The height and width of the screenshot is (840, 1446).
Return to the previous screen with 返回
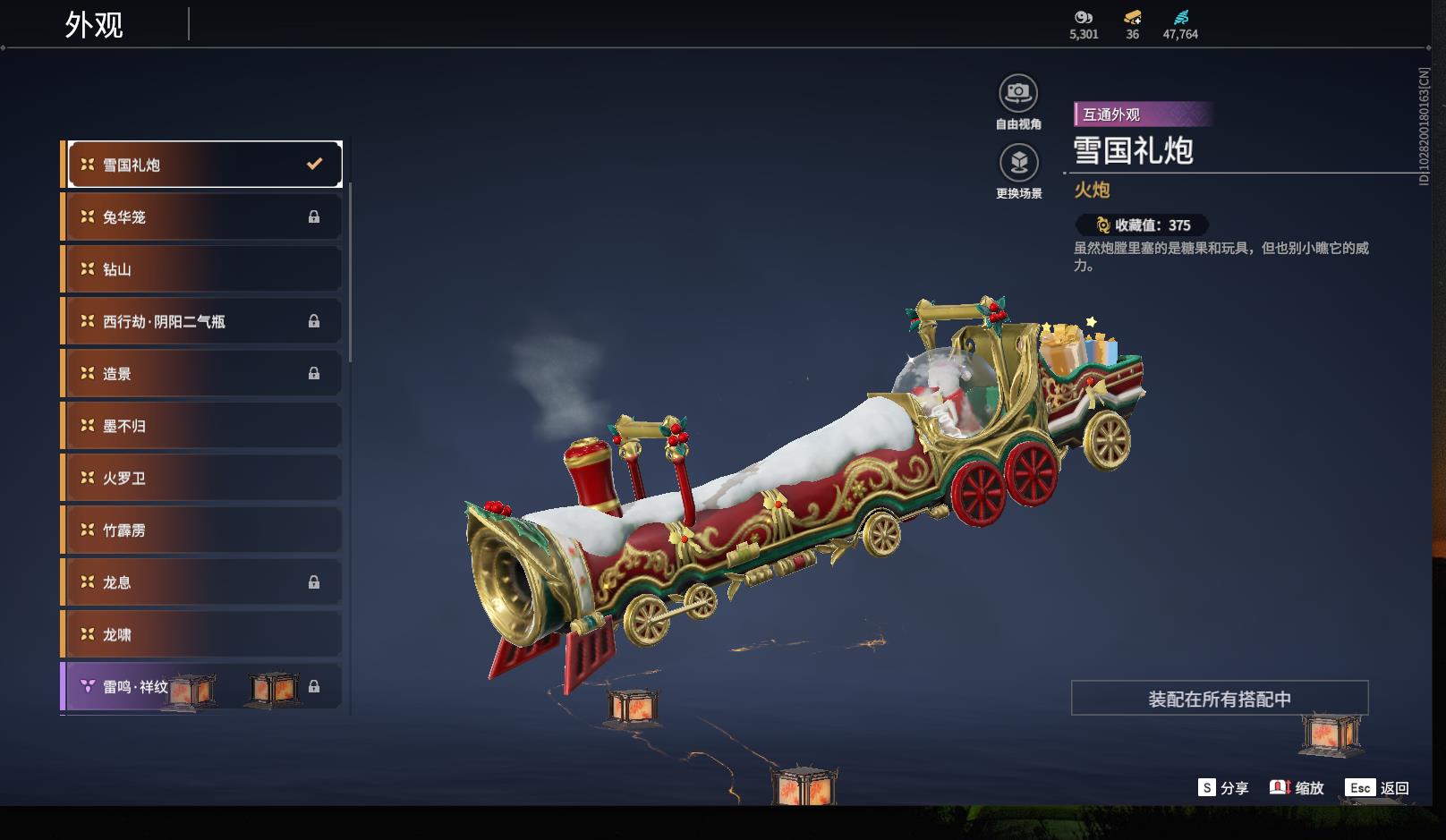1377,788
